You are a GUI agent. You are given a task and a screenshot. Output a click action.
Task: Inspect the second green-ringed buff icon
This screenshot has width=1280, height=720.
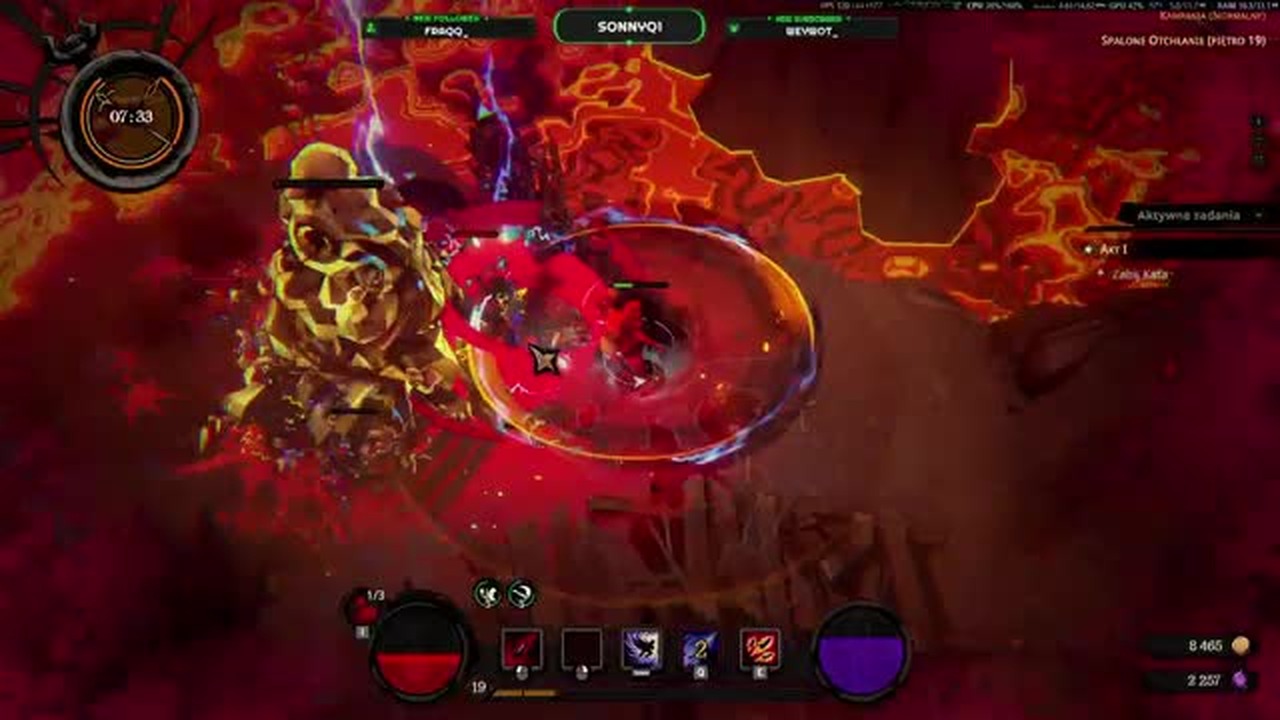tap(521, 593)
